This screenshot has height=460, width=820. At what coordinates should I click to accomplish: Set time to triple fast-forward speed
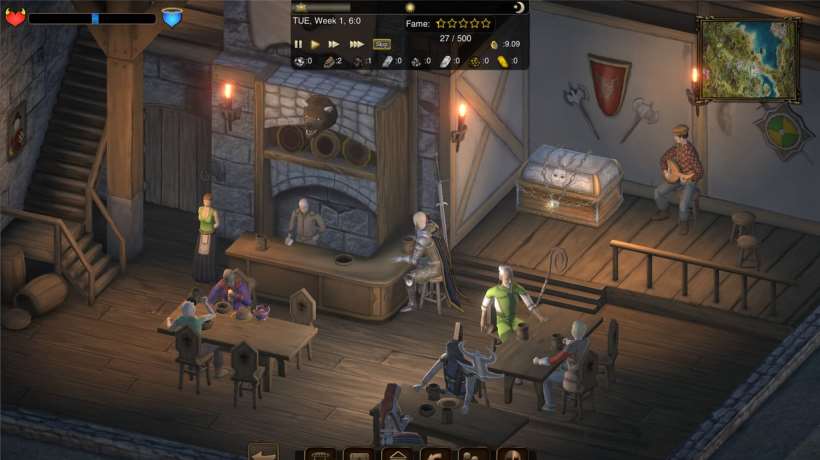pyautogui.click(x=356, y=44)
